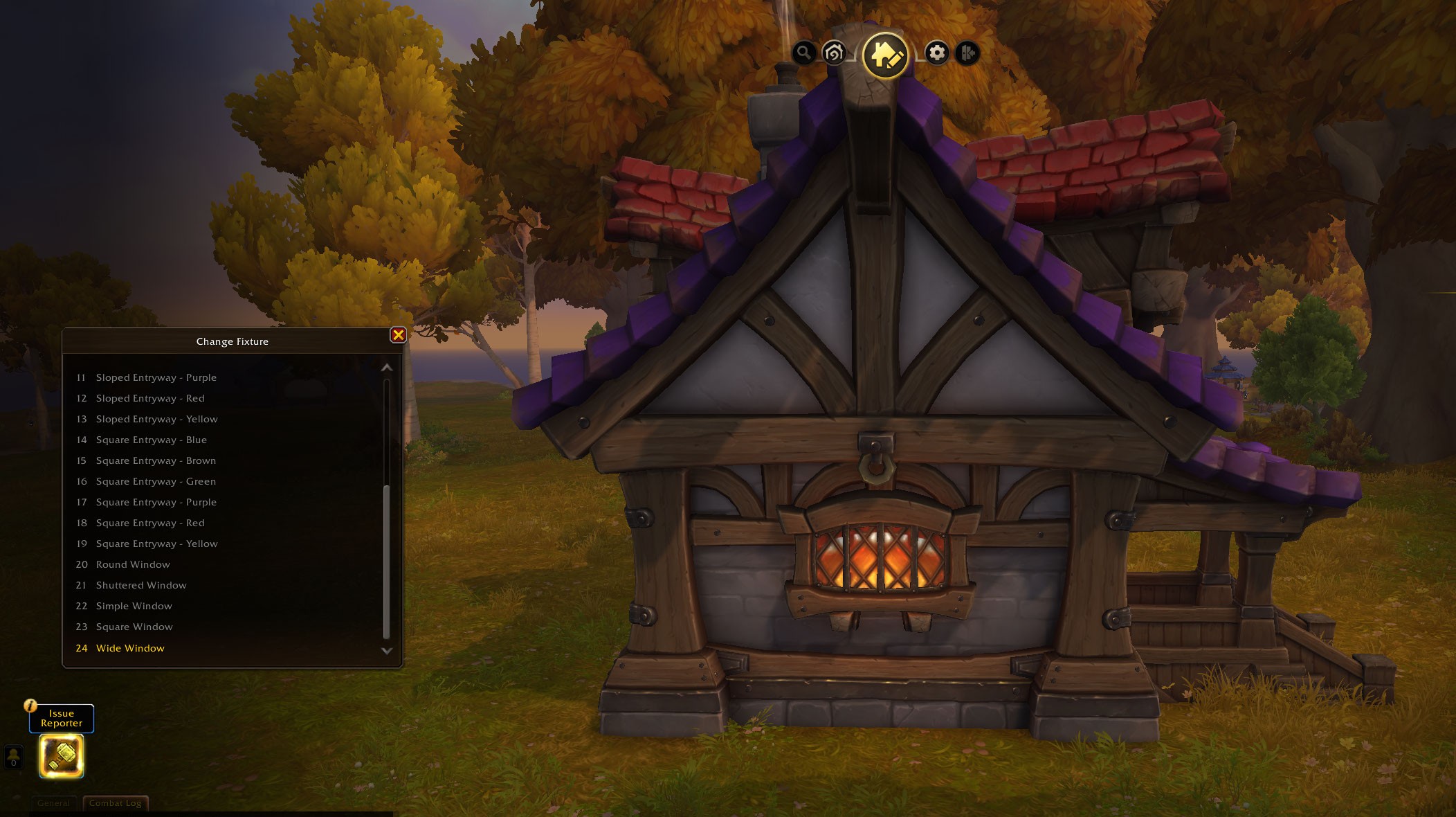Close the Change Fixture panel

pos(398,335)
